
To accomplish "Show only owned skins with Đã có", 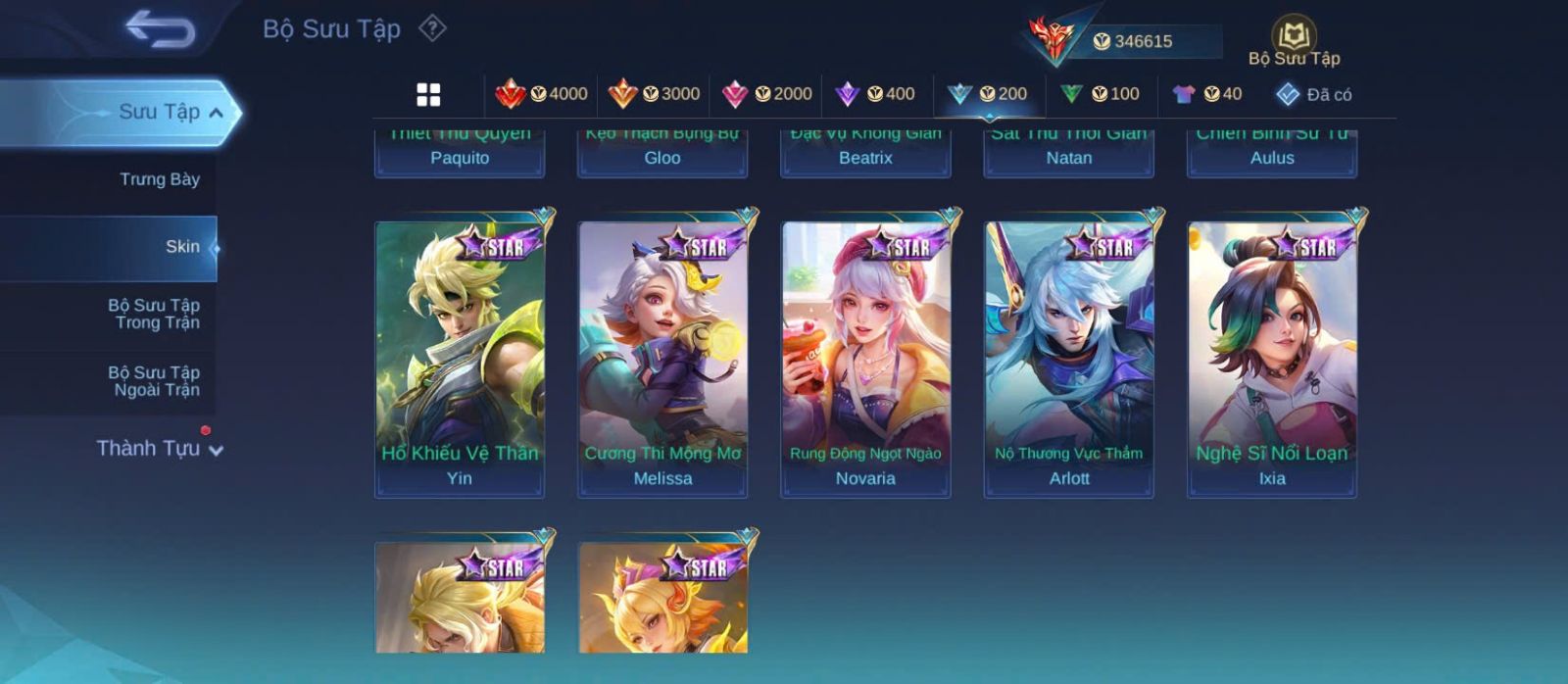I will (1314, 94).
